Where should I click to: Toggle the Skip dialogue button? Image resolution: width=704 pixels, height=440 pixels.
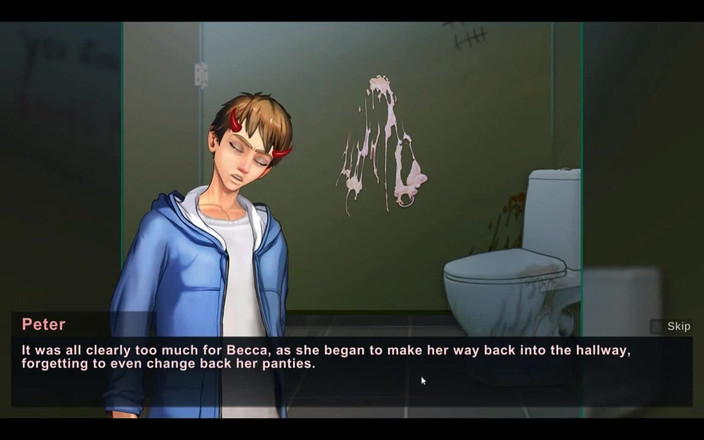671,326
